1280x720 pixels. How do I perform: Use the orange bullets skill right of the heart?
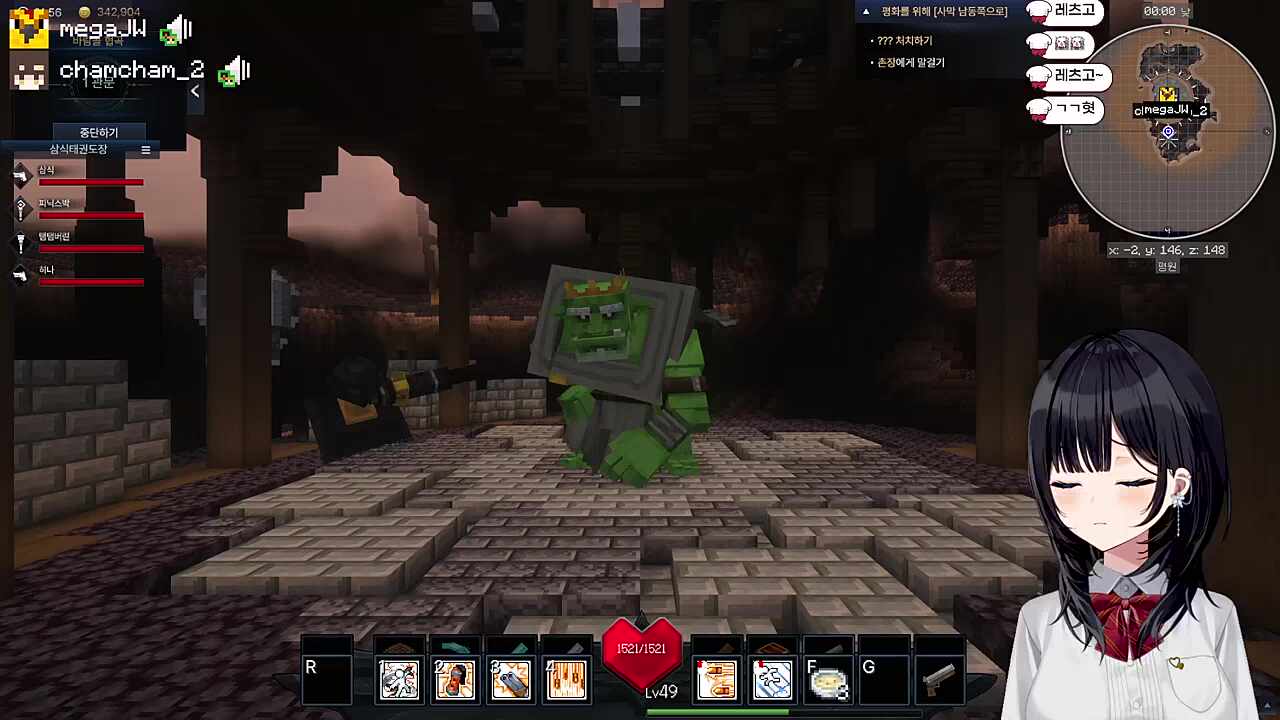[716, 680]
